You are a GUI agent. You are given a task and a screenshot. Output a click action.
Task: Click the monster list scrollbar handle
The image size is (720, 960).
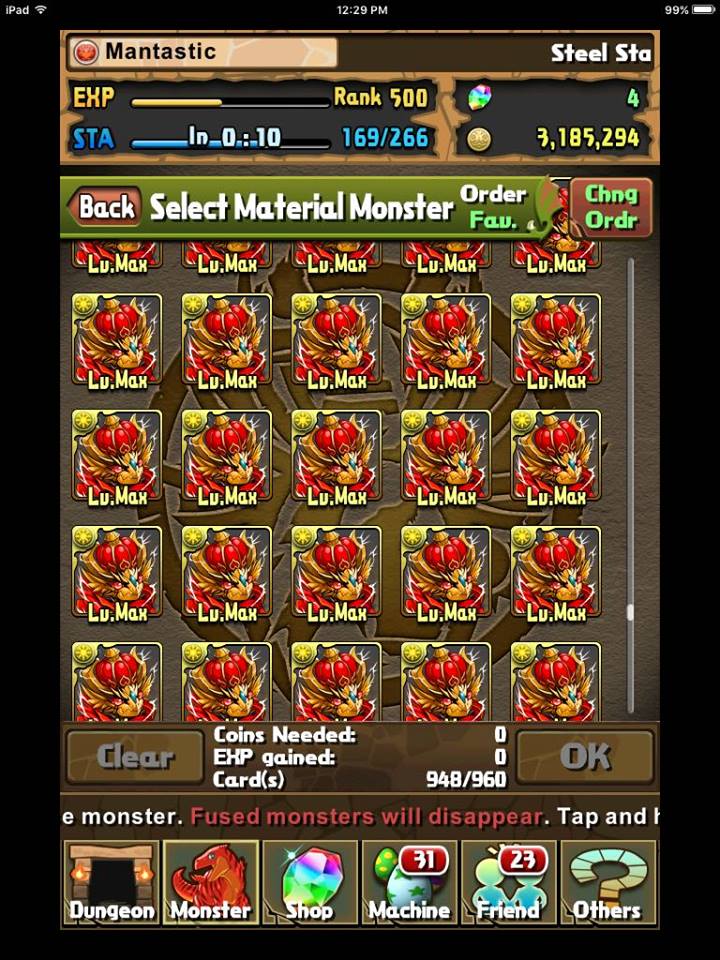point(630,612)
